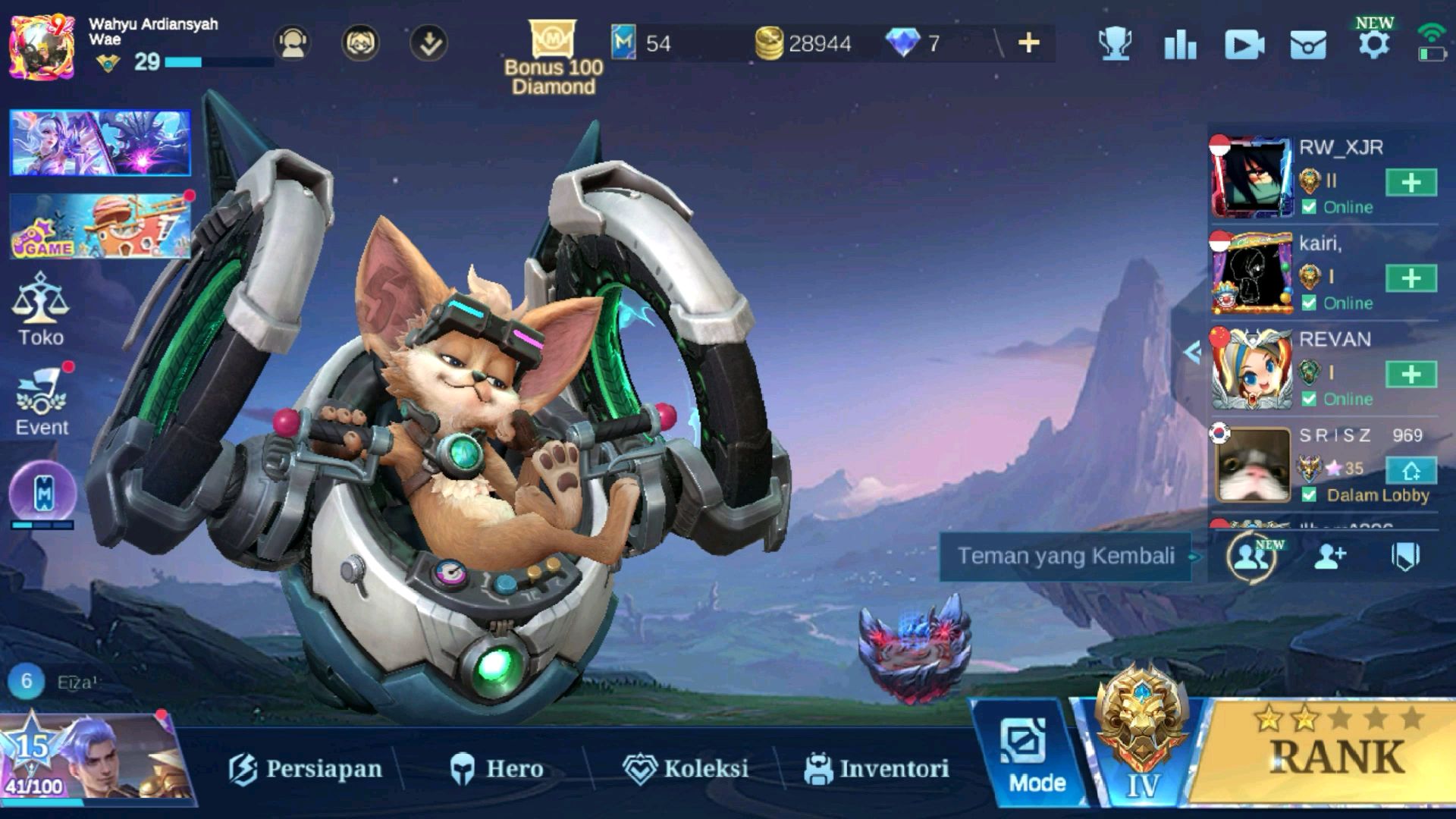
Task: Open Wahyu Ardiansyah's profile avatar
Action: 42,45
